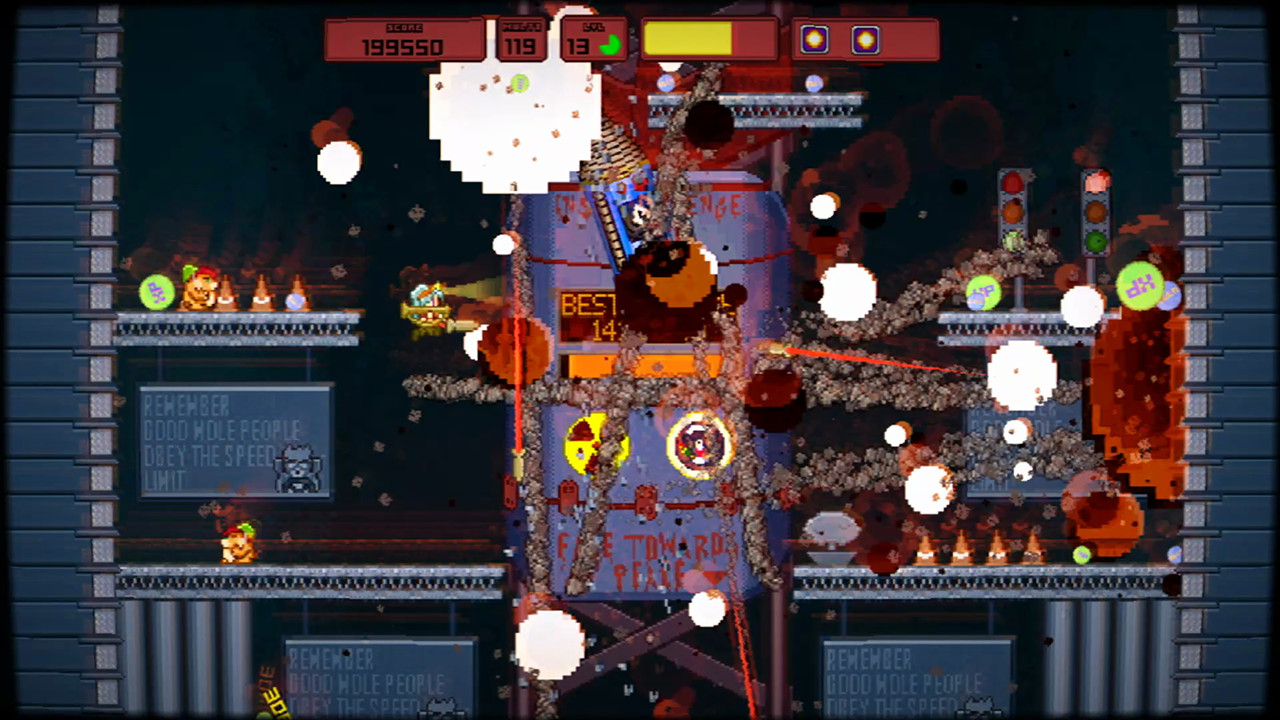Viewport: 1280px width, 720px height.
Task: Grab the XP token on the left platform
Action: pyautogui.click(x=155, y=293)
